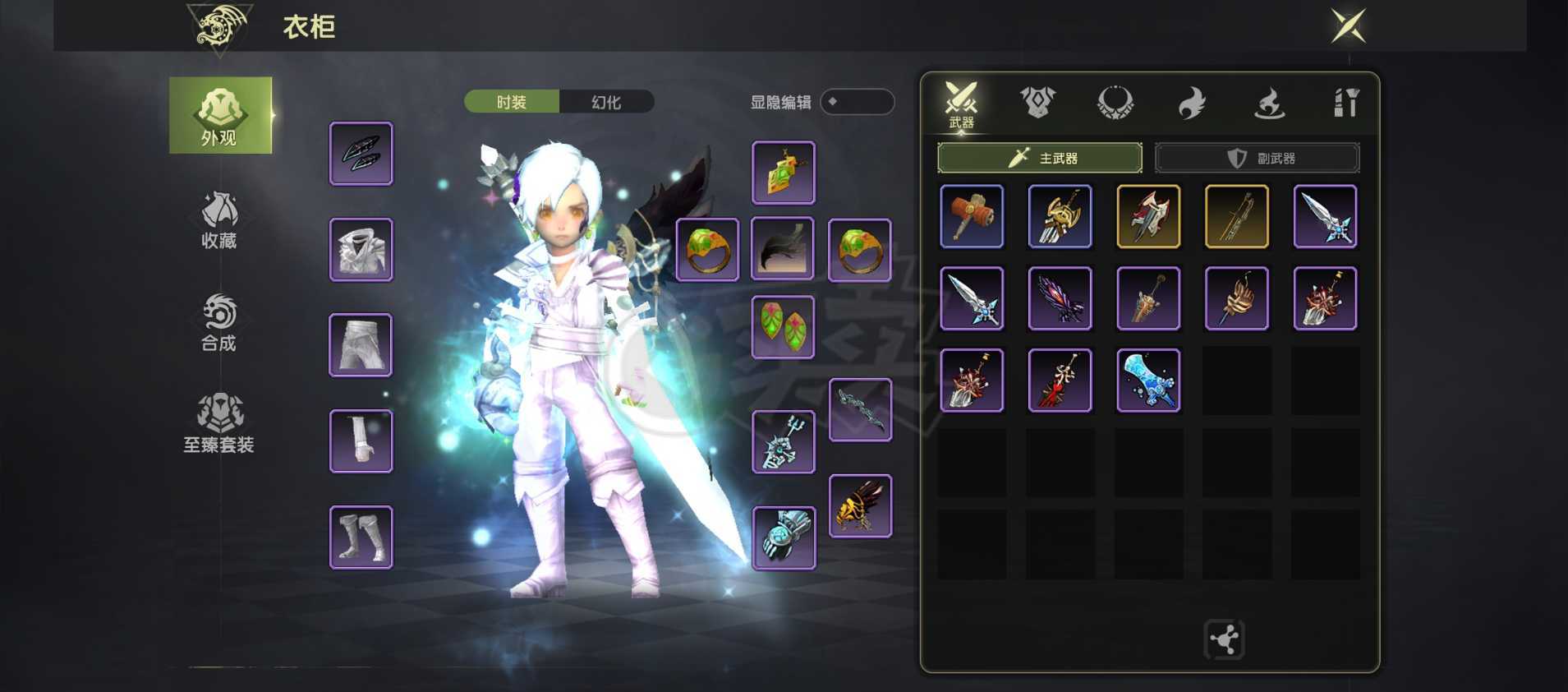Select the white boots costume slot
1568x692 pixels.
pos(361,537)
